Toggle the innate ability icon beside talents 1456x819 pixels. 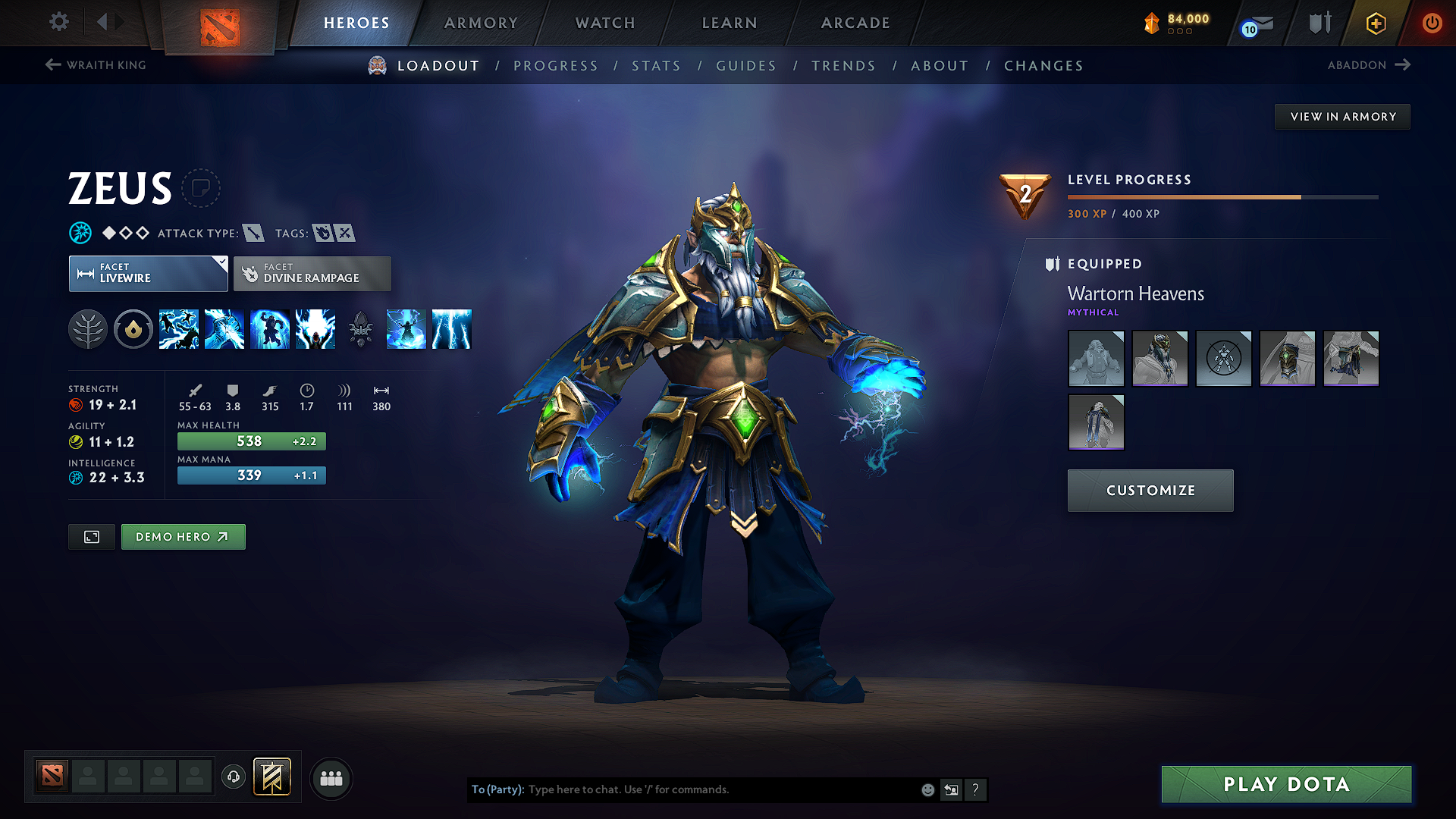(133, 329)
